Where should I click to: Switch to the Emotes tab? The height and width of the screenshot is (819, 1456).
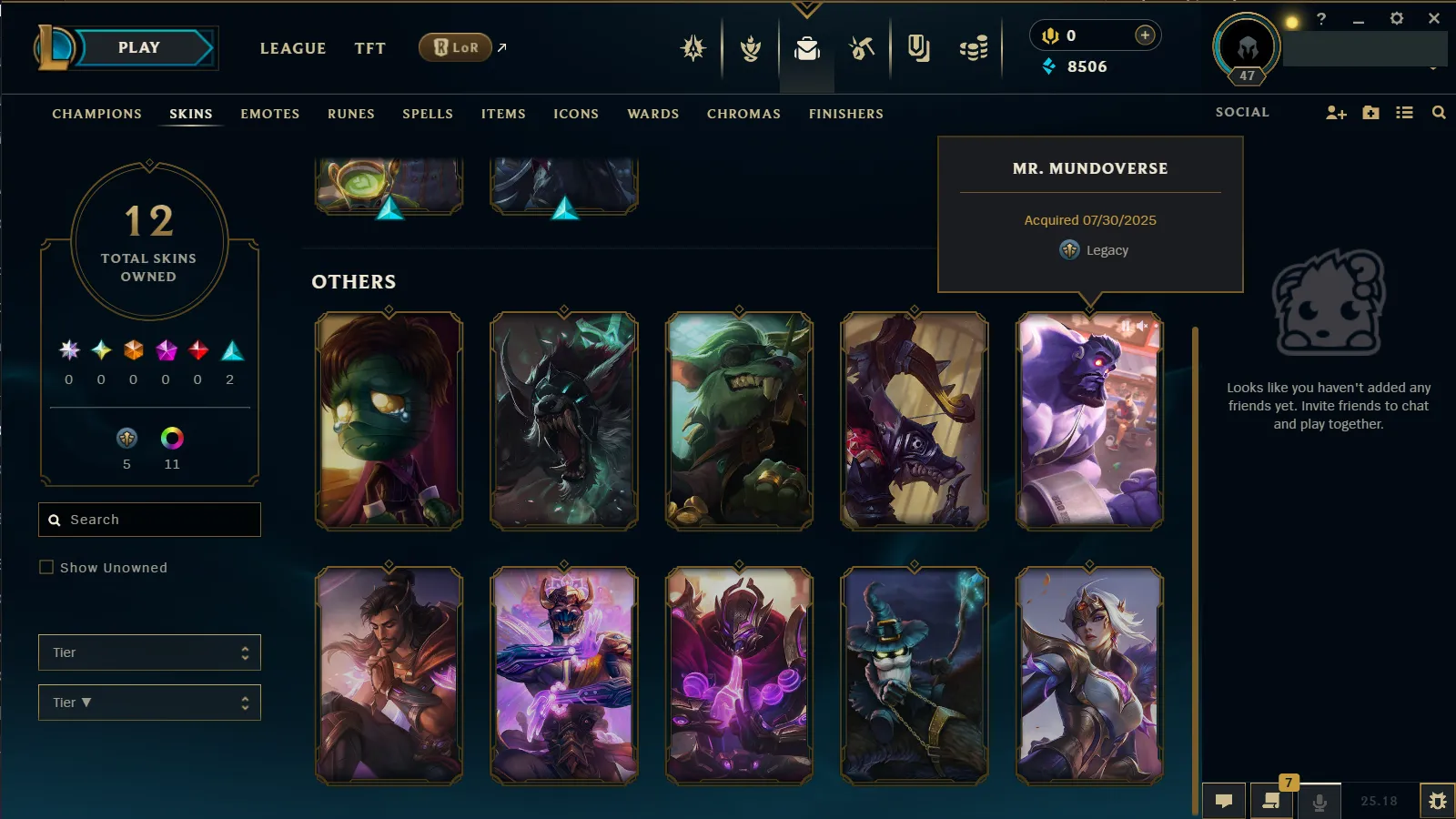[x=269, y=114]
